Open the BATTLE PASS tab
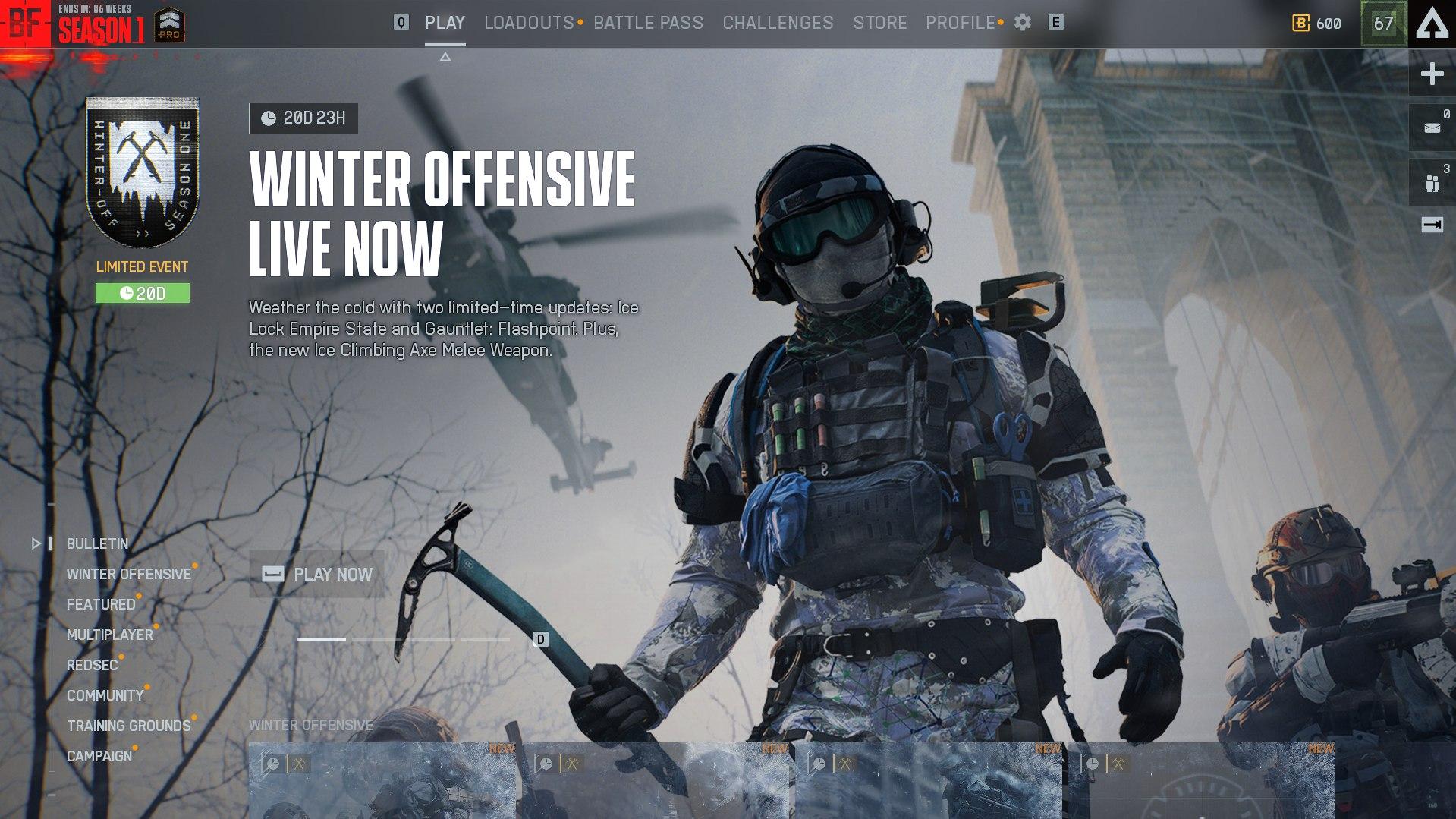The height and width of the screenshot is (819, 1456). point(649,23)
